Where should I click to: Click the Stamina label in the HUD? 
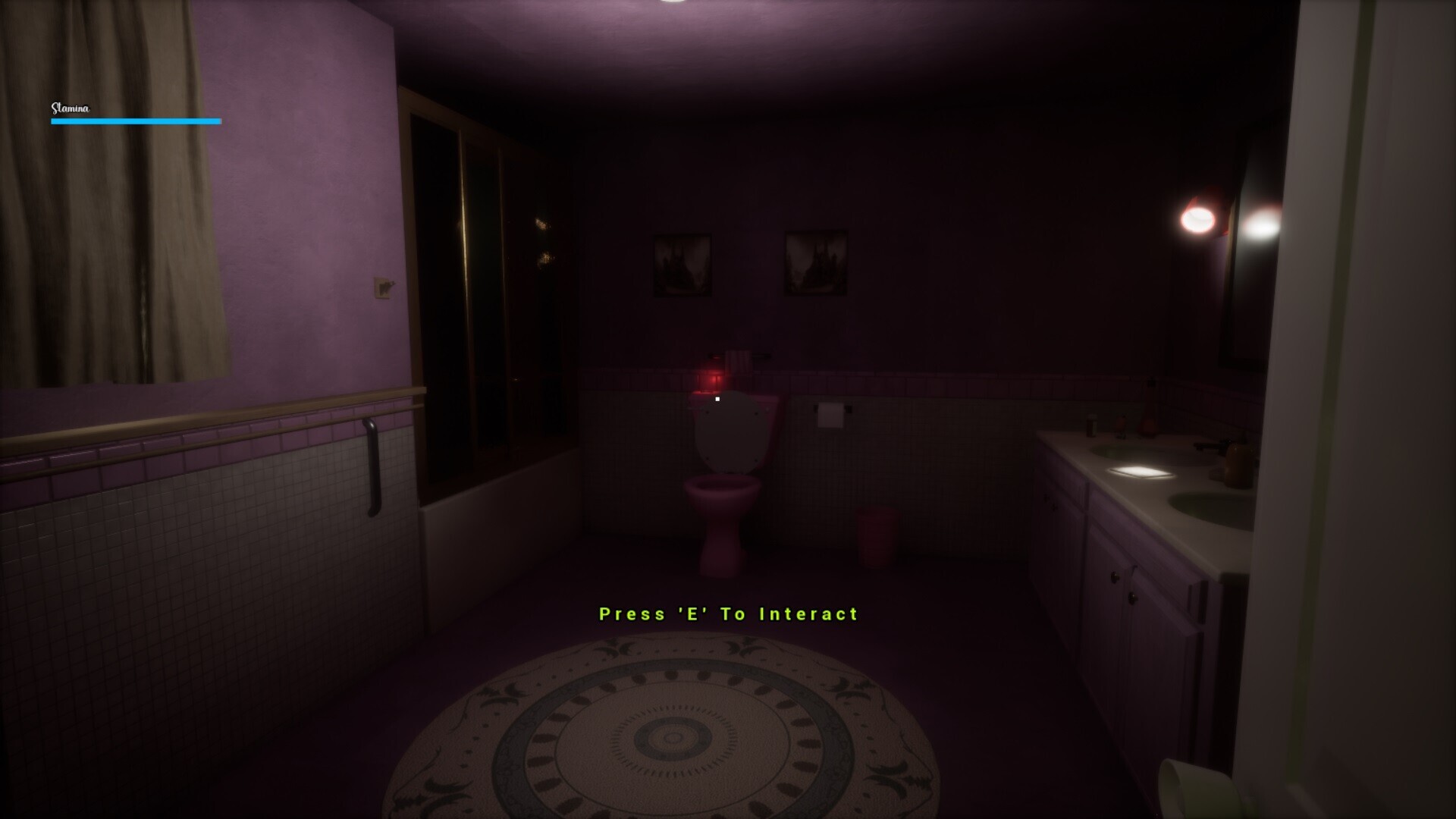point(69,108)
